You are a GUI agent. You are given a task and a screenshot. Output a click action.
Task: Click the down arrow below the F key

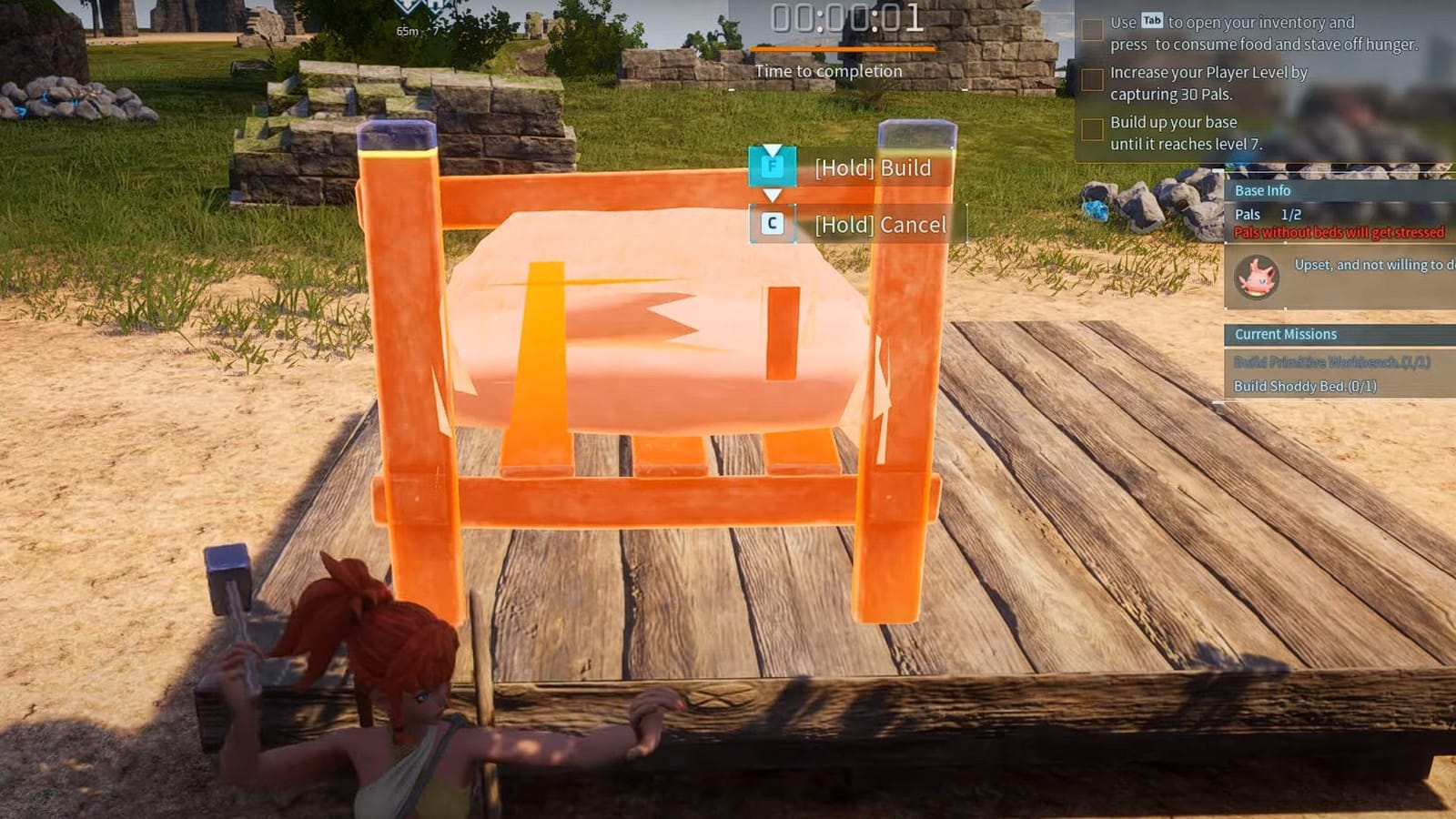(773, 195)
